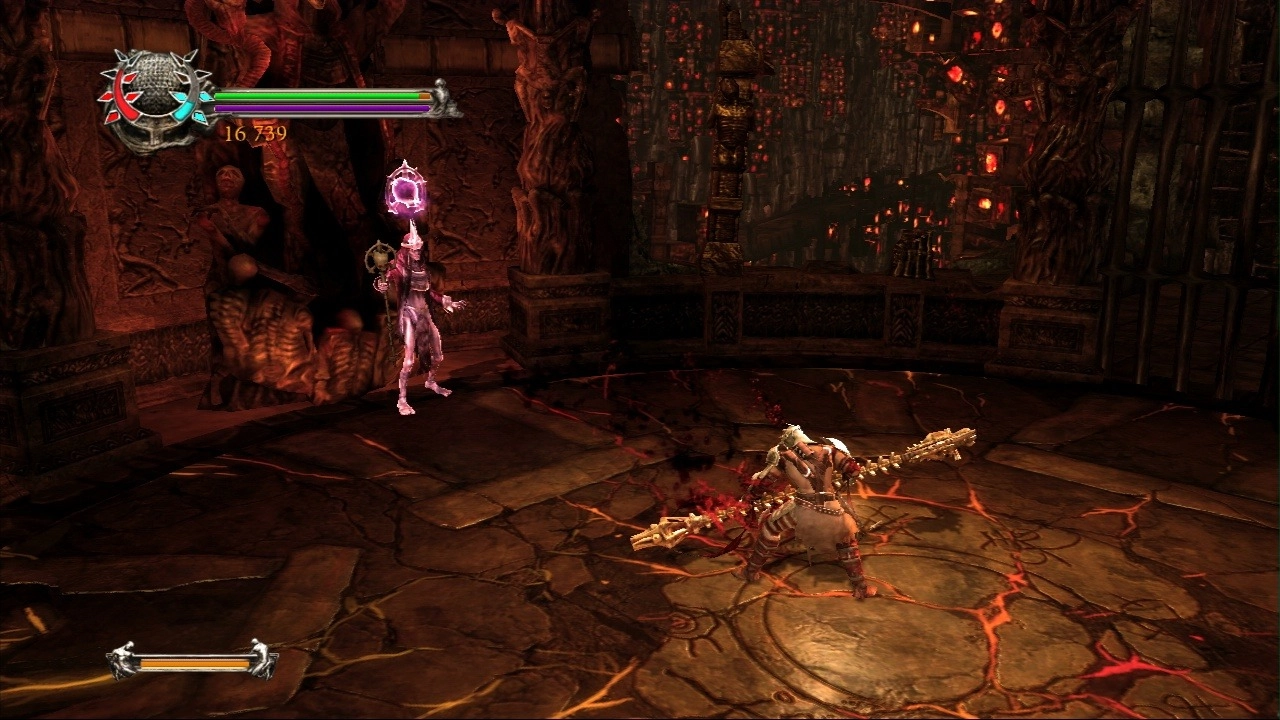Click the round spiked emblem beside the health bar

(x=155, y=98)
